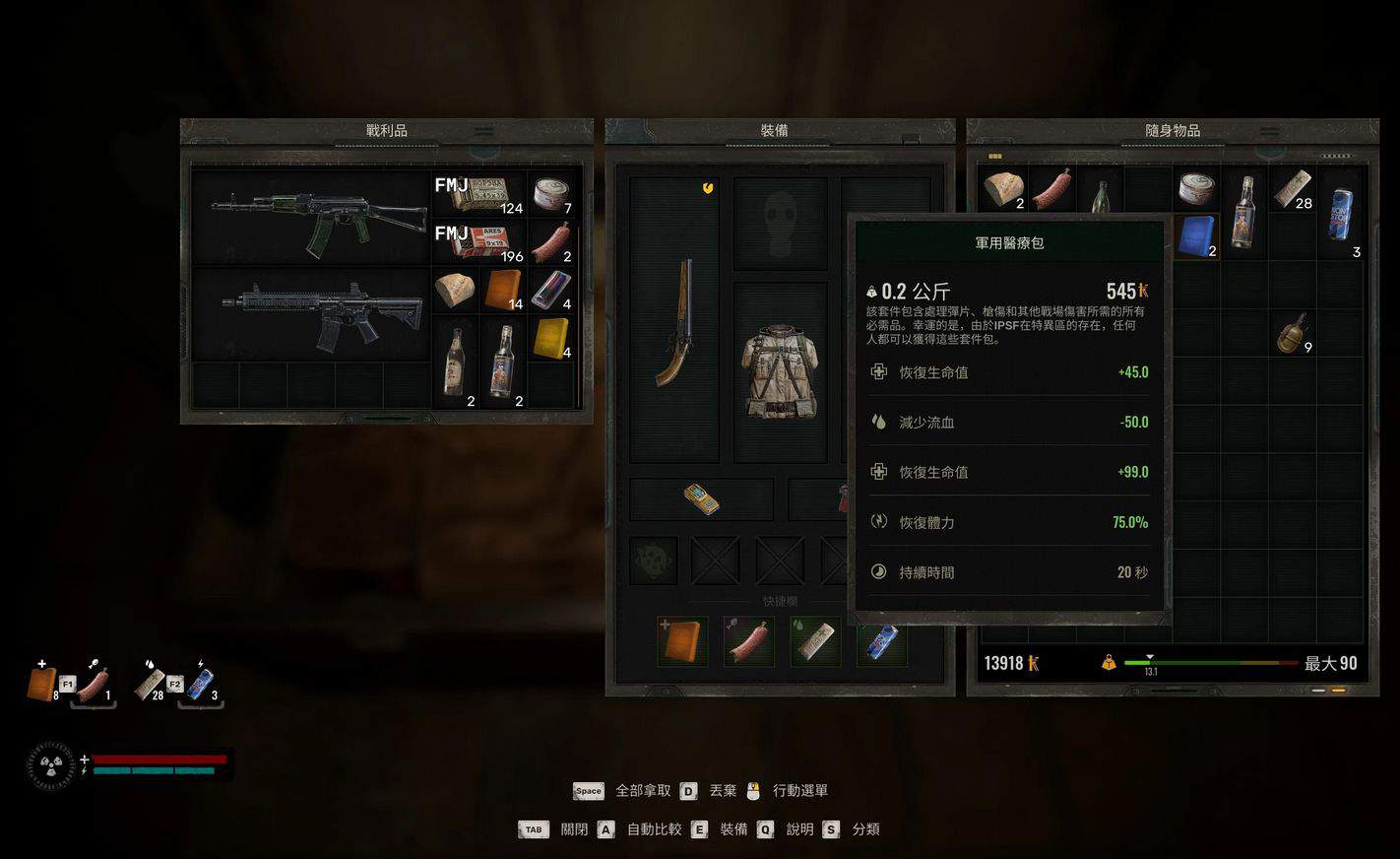Select the orange medkit stack of 14 in loot
The height and width of the screenshot is (859, 1400).
click(x=503, y=291)
